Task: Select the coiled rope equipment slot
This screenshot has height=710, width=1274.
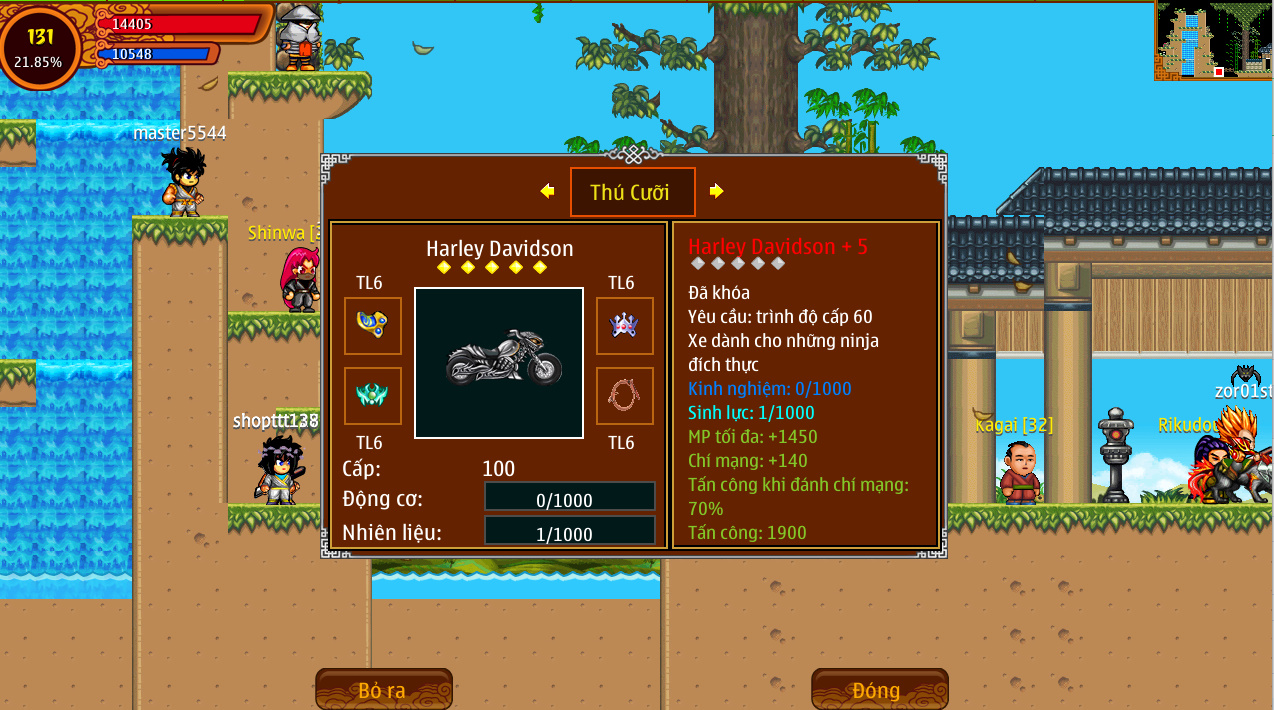Action: pyautogui.click(x=625, y=396)
